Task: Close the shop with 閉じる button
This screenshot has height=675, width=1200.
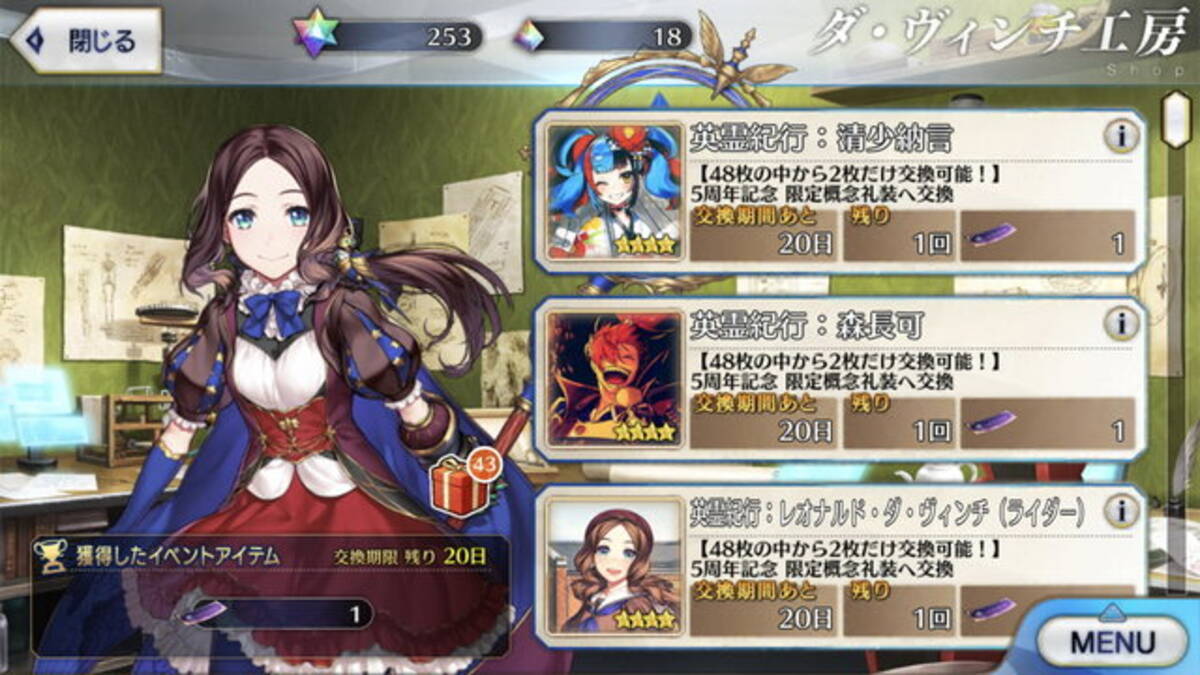Action: click(87, 41)
